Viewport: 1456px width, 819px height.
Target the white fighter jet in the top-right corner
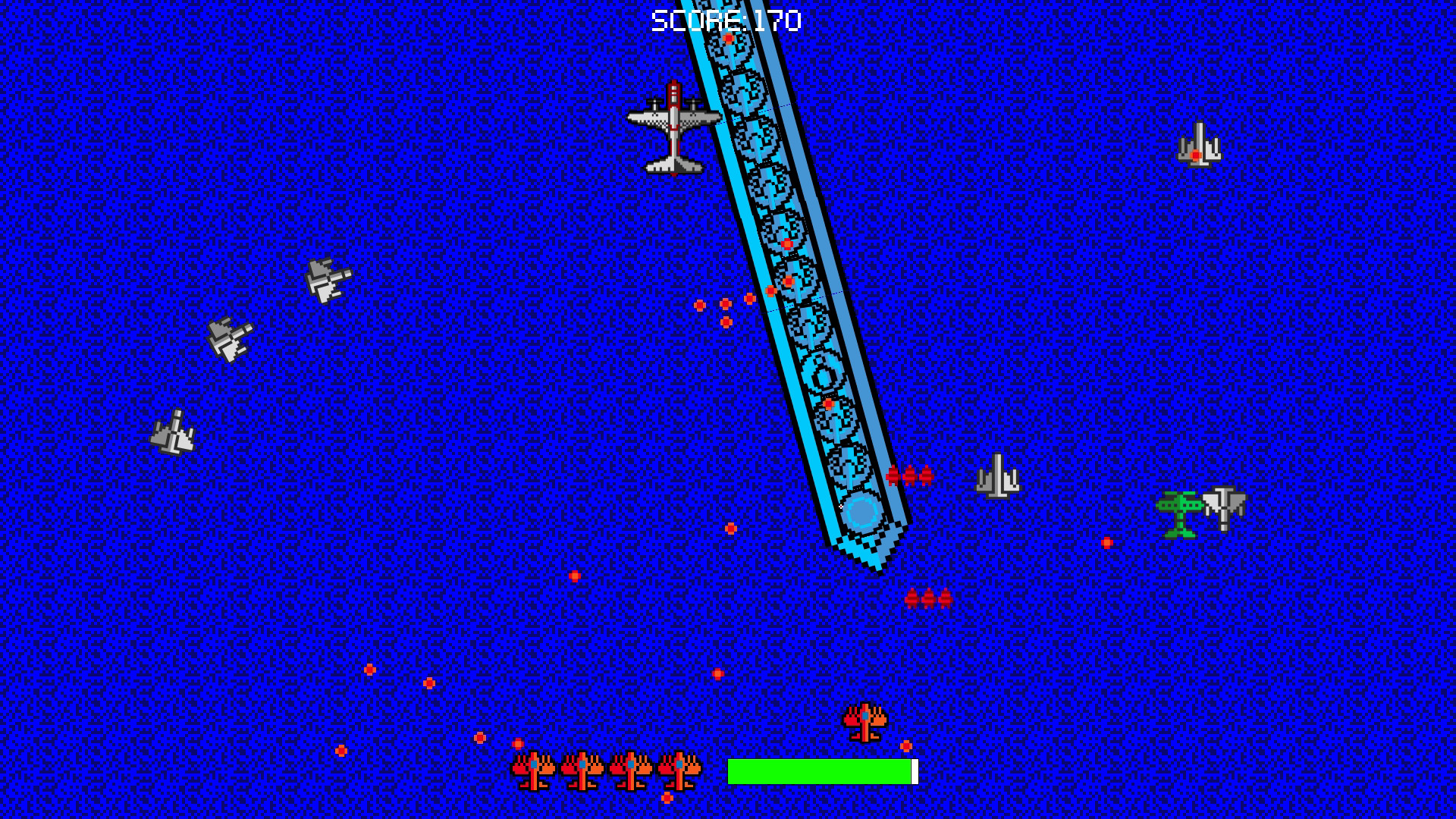point(1200,144)
